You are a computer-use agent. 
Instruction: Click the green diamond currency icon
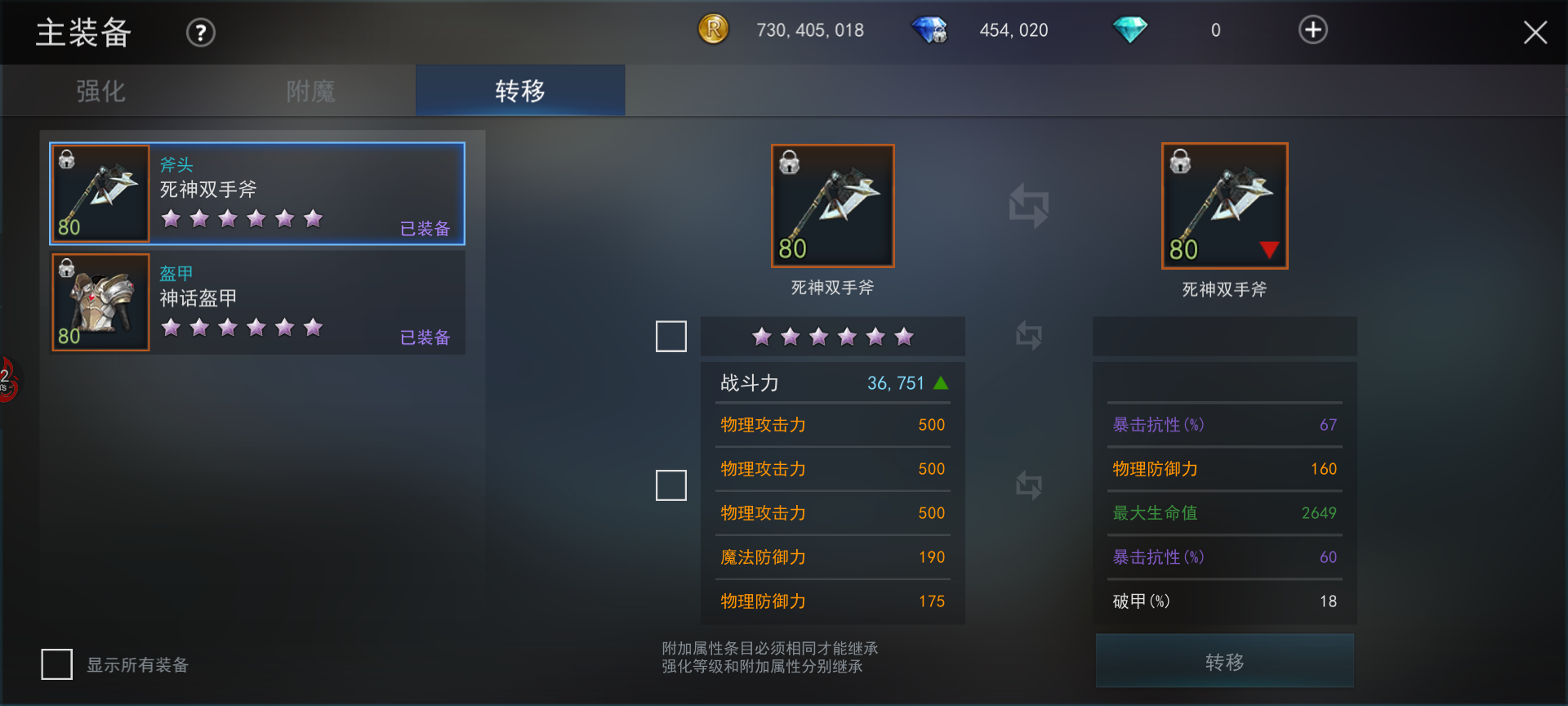(x=1129, y=29)
